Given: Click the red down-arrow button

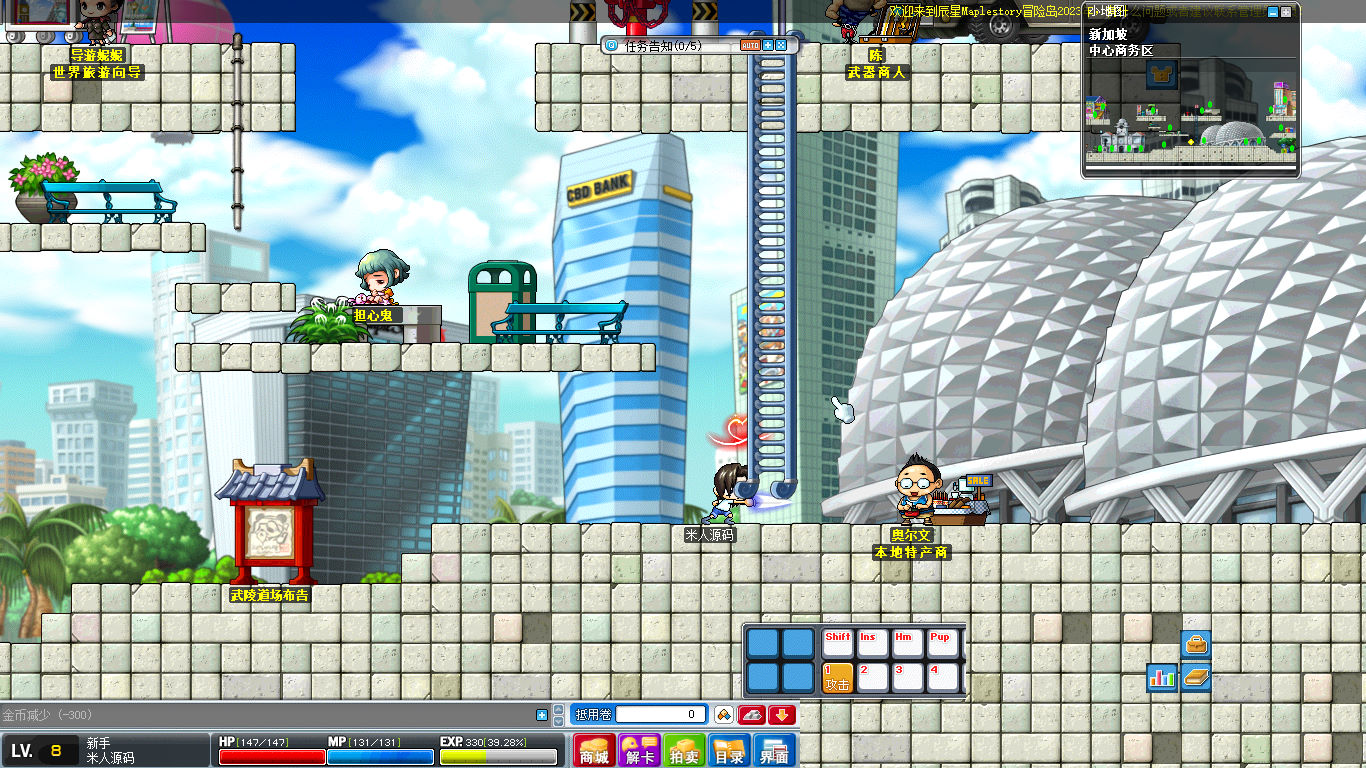Looking at the screenshot, I should [782, 714].
